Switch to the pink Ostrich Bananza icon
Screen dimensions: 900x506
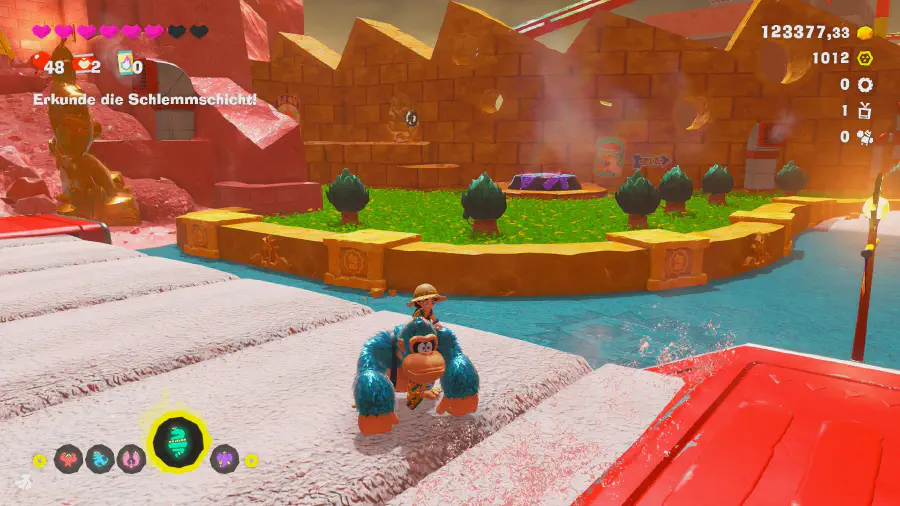(x=131, y=459)
